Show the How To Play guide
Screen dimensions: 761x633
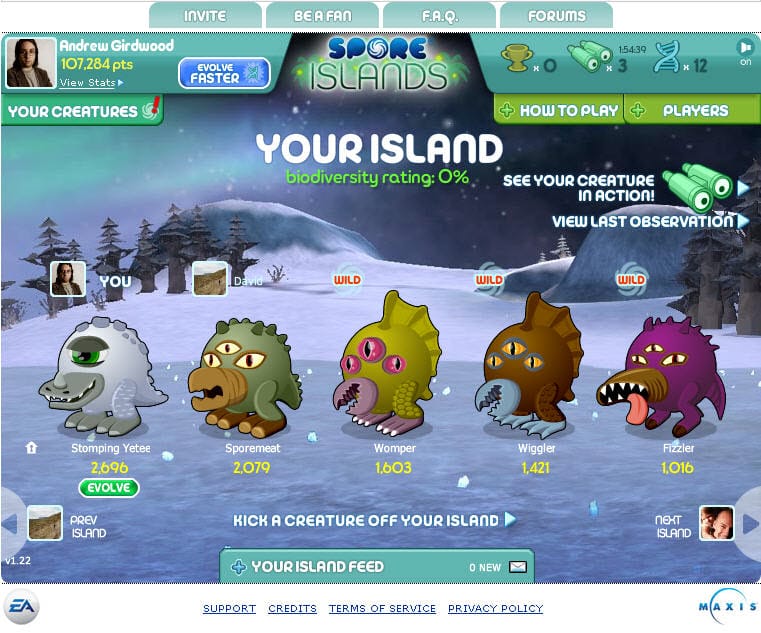pos(559,111)
